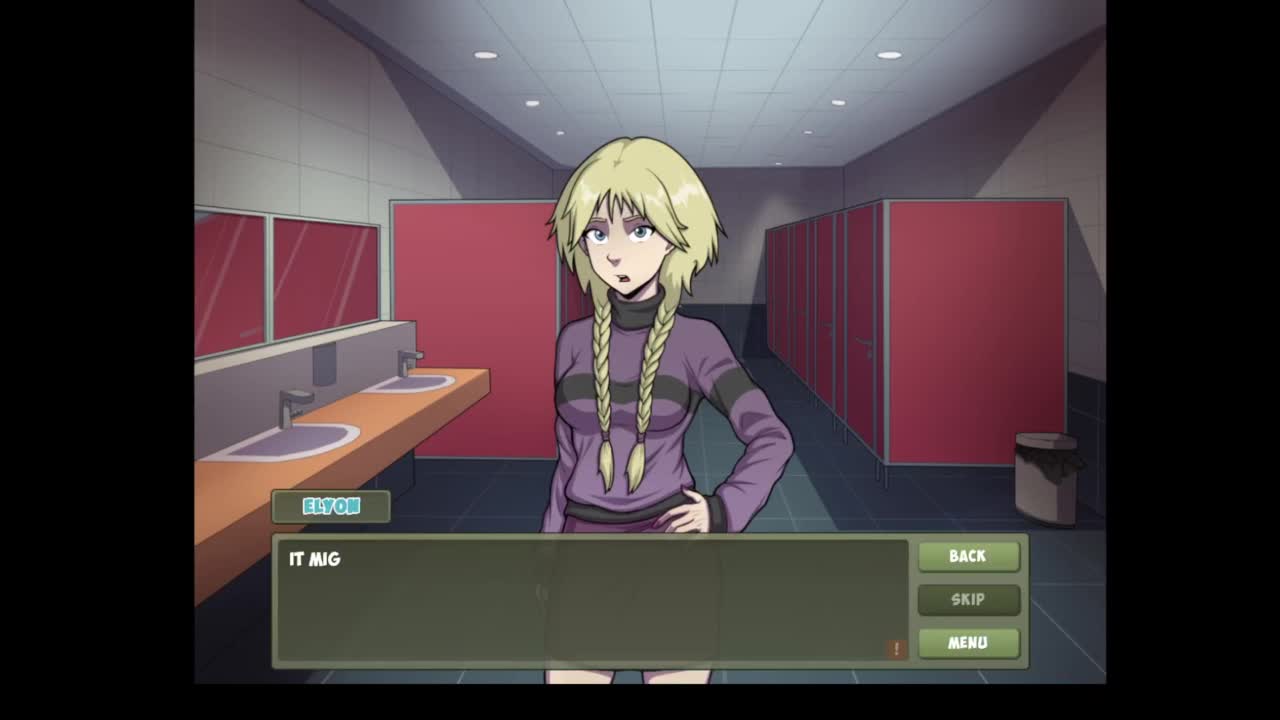Click the exclamation mark icon in dialogue box
Viewport: 1280px width, 720px height.
coord(896,649)
